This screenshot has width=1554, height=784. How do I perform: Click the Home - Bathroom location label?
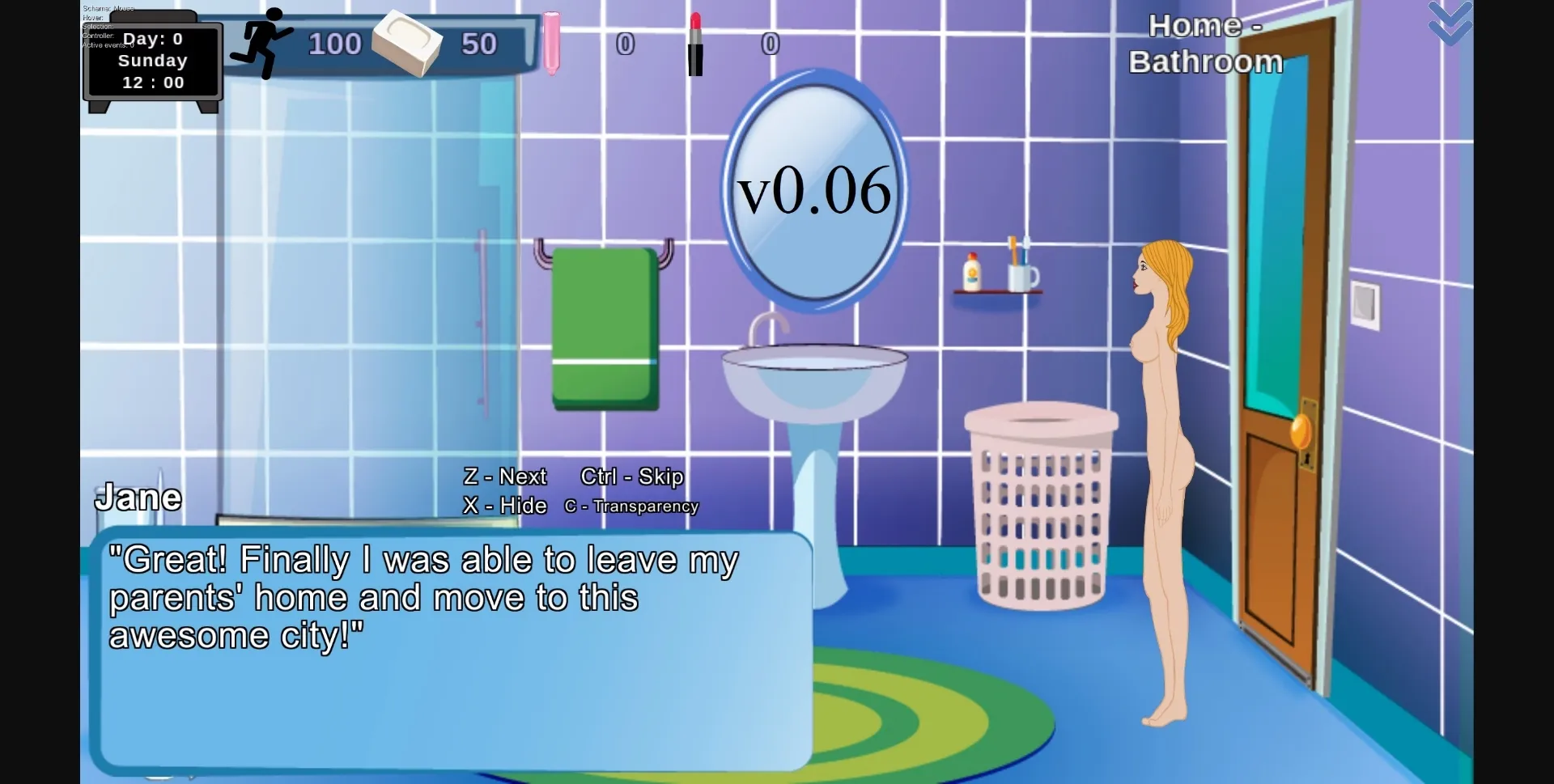click(x=1204, y=43)
